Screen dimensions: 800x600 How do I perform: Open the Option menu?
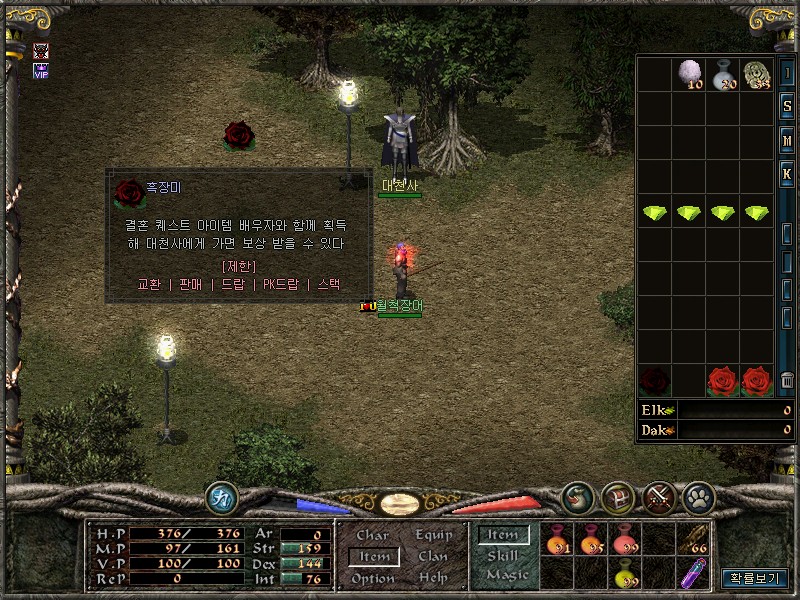[x=372, y=578]
